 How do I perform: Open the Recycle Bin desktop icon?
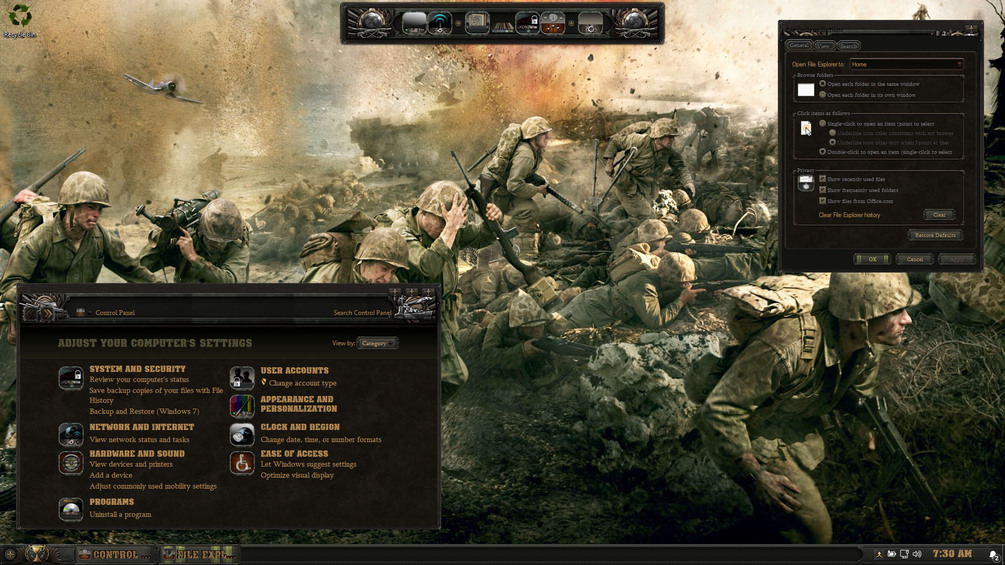click(19, 18)
